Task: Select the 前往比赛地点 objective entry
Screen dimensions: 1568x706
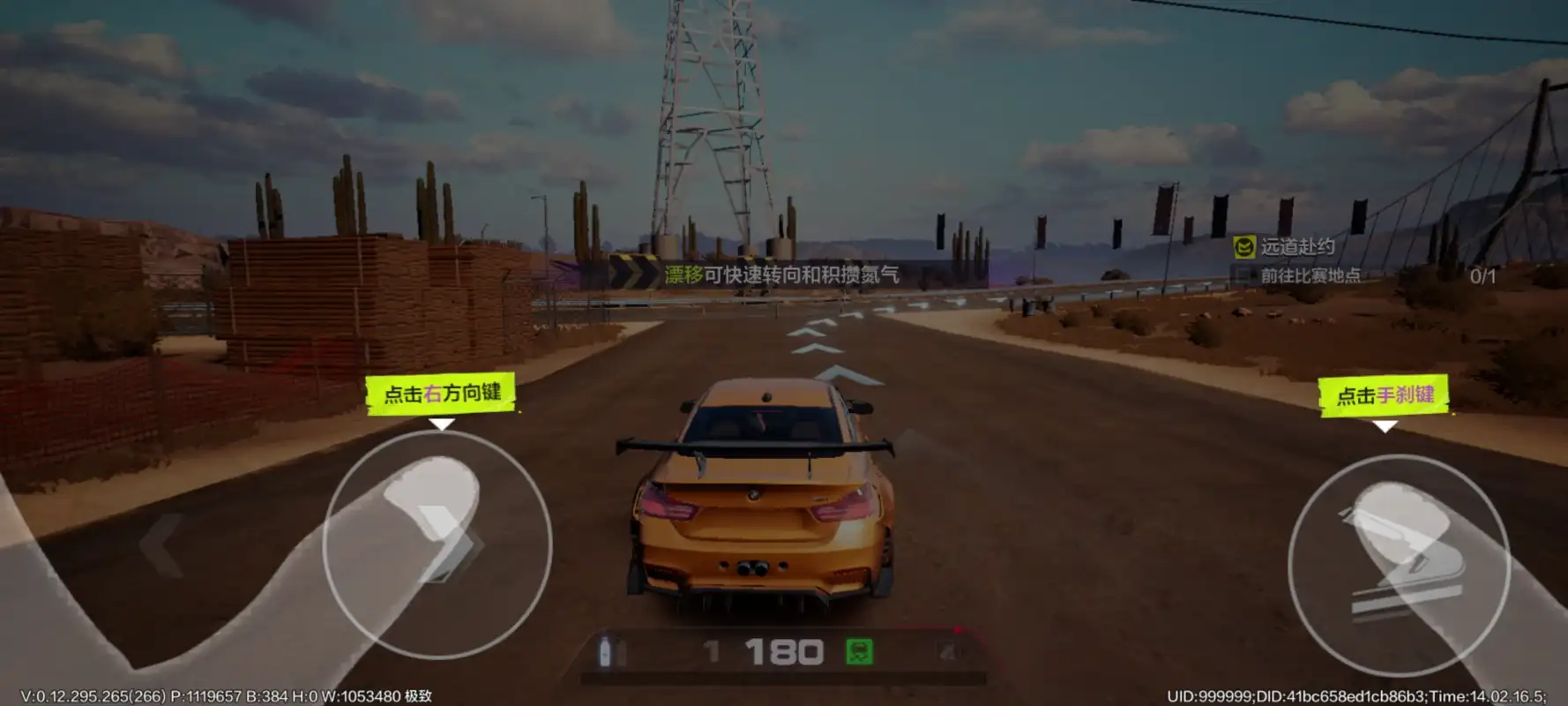Action: pyautogui.click(x=1309, y=276)
